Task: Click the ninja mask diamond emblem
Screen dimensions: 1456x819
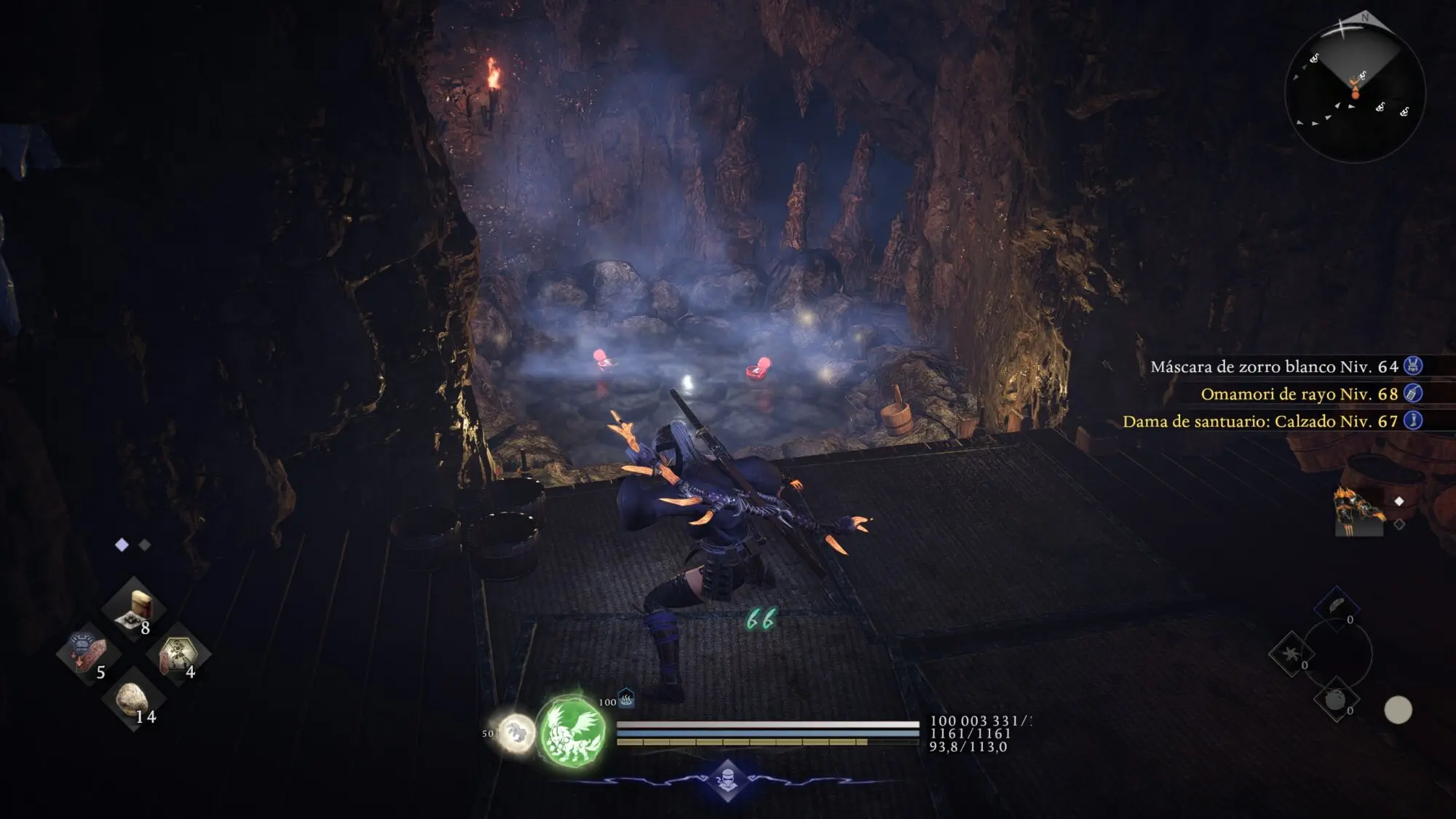Action: [x=727, y=781]
